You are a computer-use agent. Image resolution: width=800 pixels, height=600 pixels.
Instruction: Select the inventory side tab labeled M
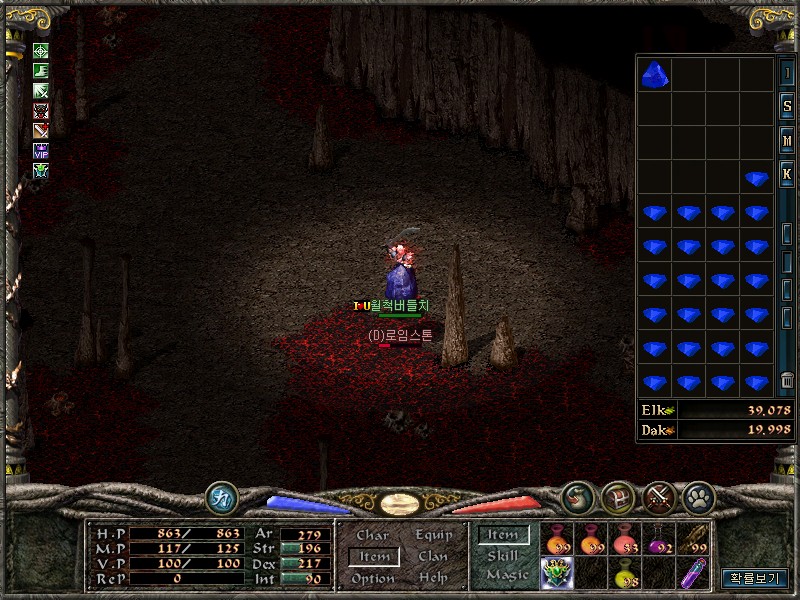coord(787,141)
